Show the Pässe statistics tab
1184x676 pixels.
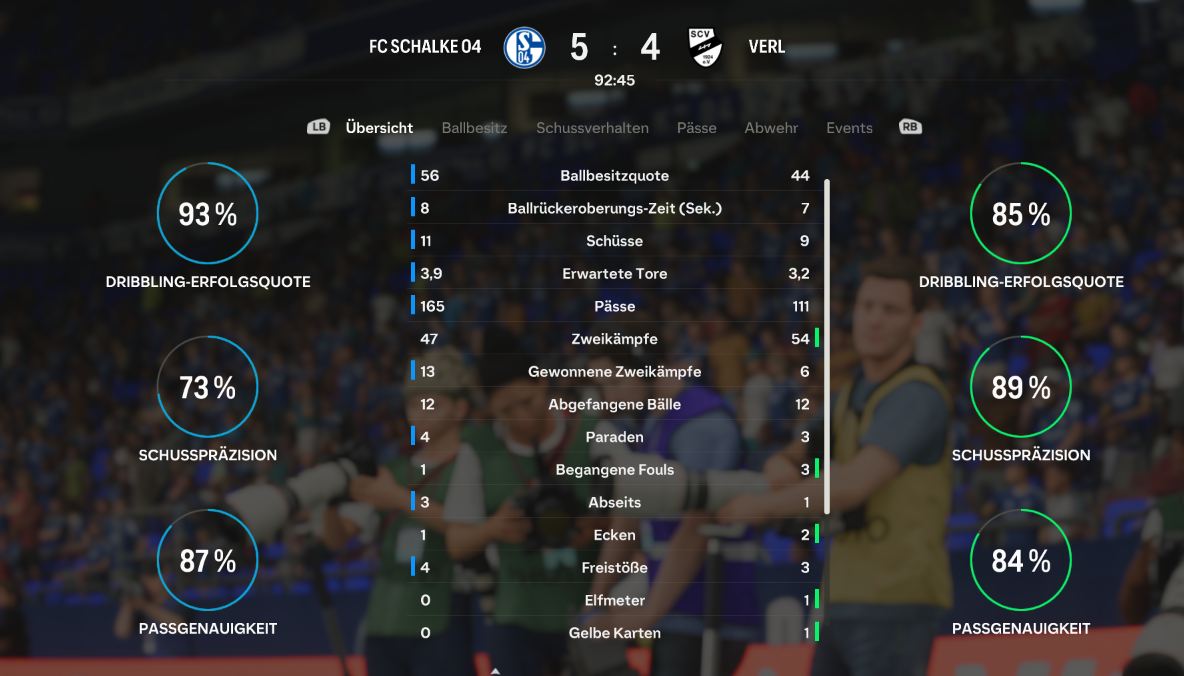(696, 128)
